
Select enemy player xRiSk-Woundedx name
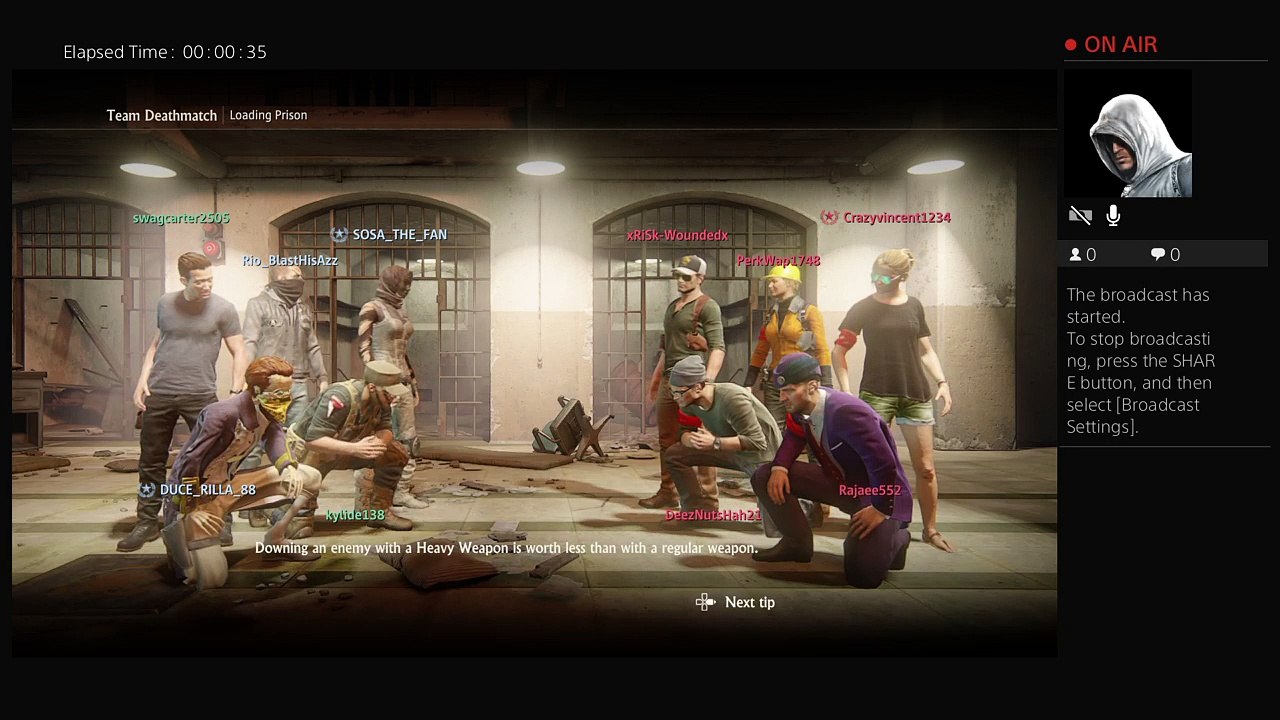pyautogui.click(x=677, y=236)
